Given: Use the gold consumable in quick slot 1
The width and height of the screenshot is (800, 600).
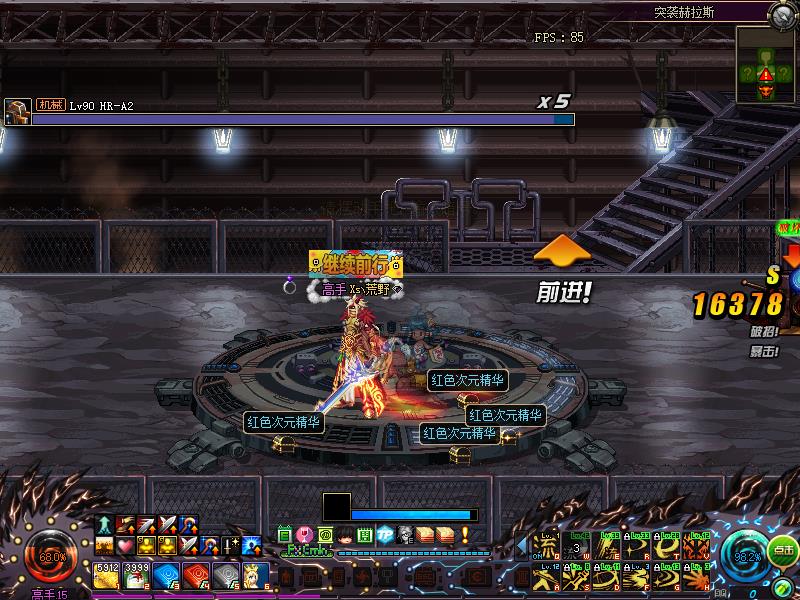Looking at the screenshot, I should click(107, 574).
